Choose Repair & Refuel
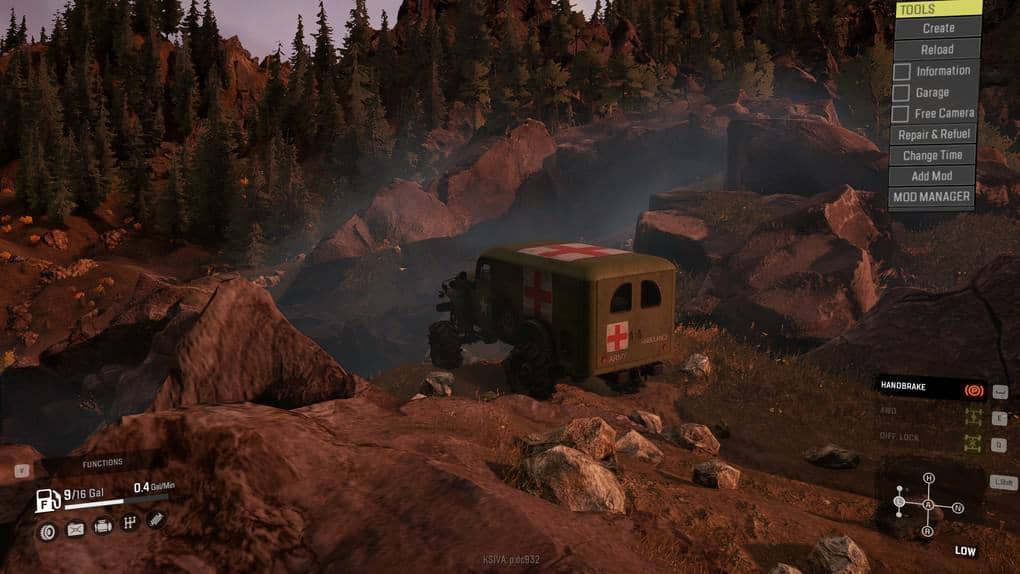Viewport: 1020px width, 574px height. coord(934,135)
